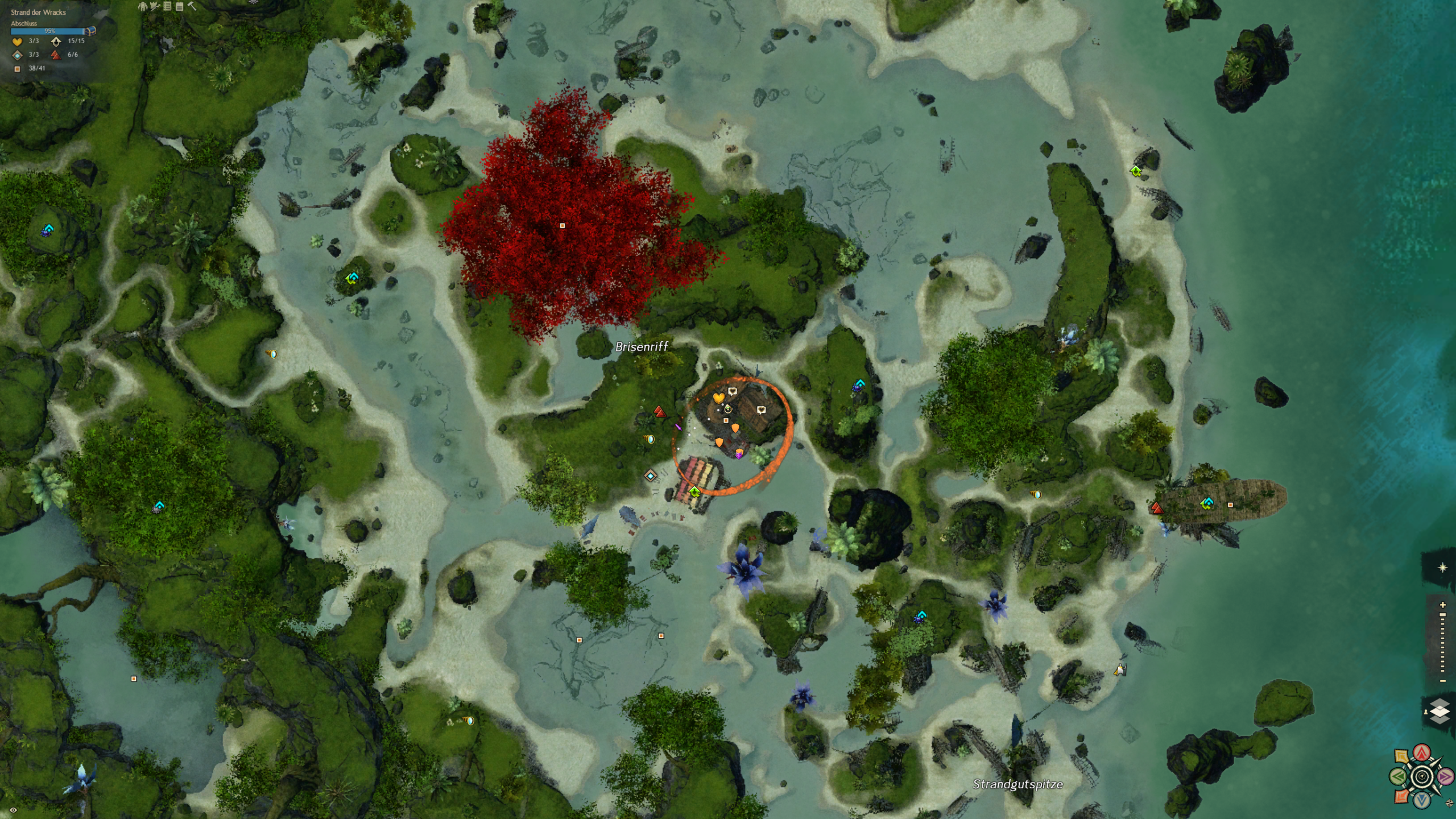Click the hammer icon in the top toolbar
The image size is (1456, 819).
click(x=192, y=6)
